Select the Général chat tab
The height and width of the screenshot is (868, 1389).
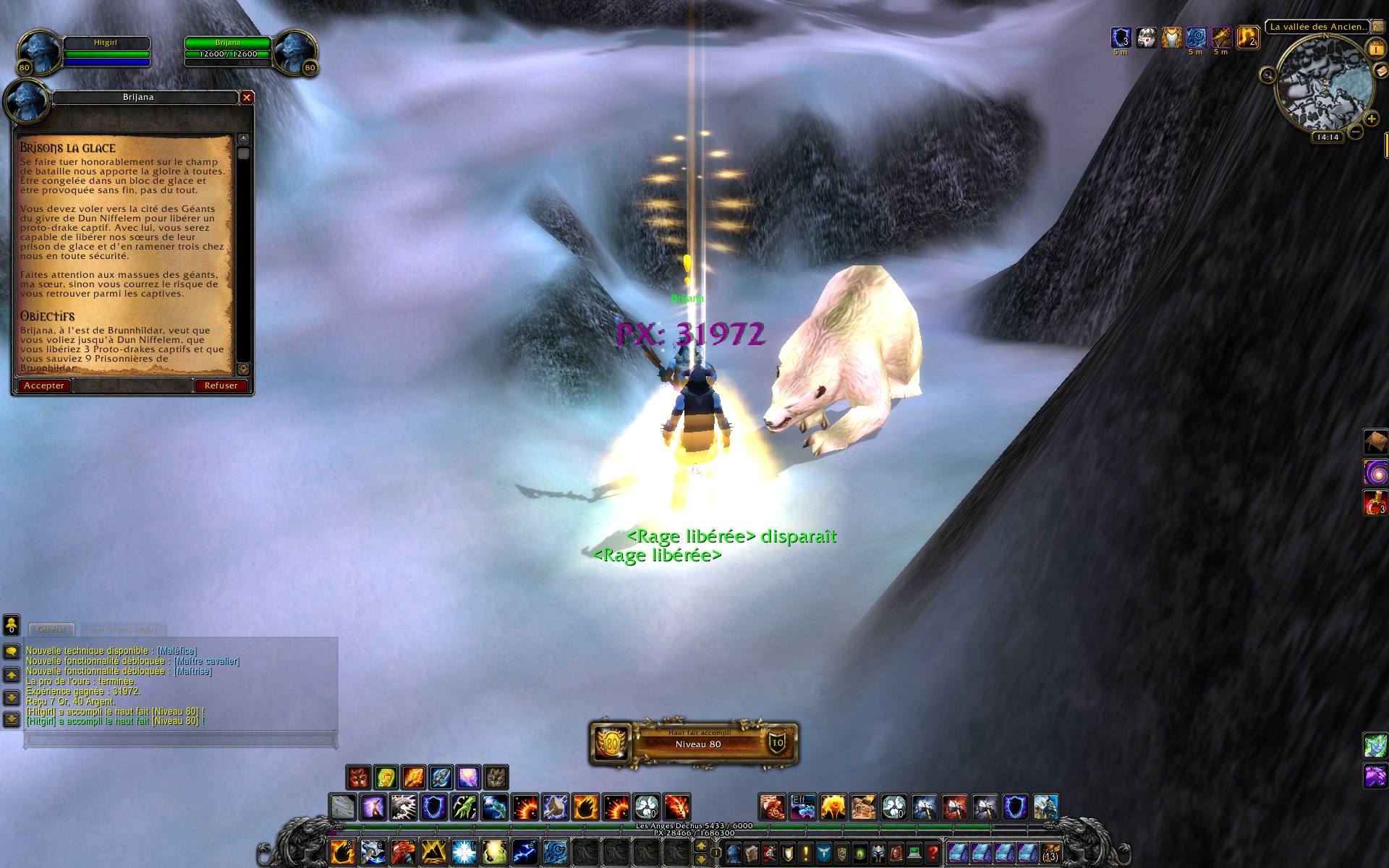[51, 630]
